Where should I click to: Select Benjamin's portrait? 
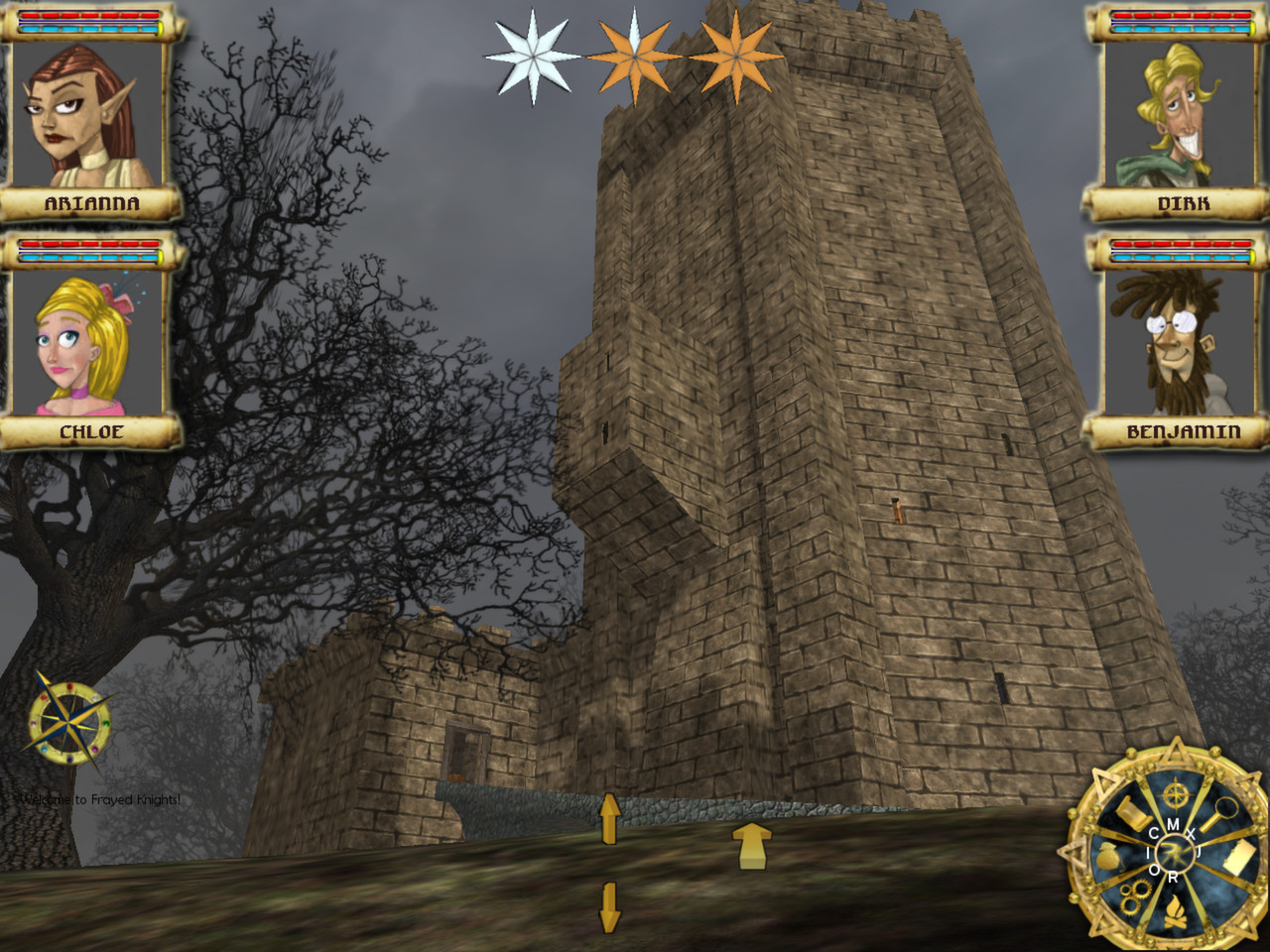pyautogui.click(x=1176, y=342)
